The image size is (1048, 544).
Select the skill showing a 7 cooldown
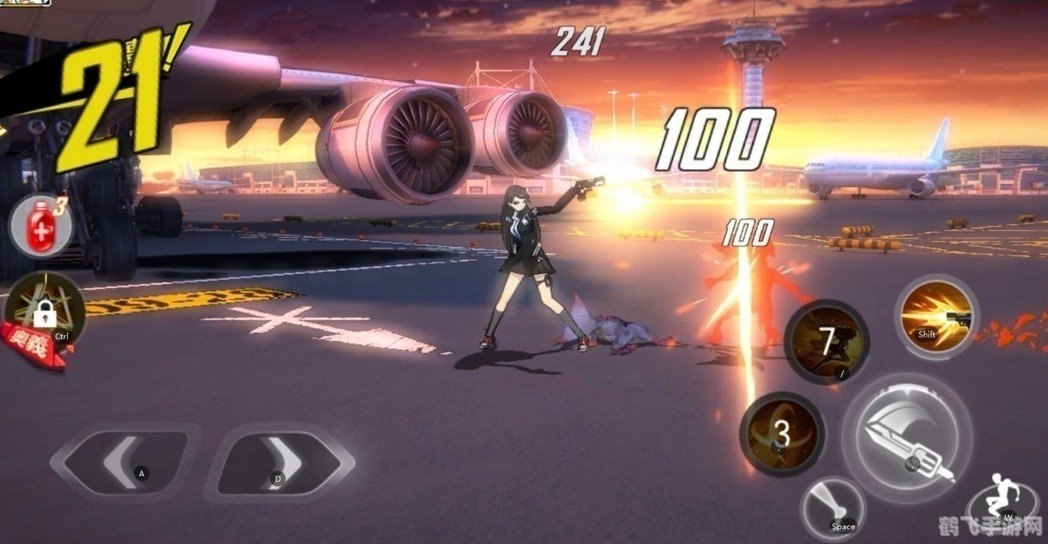click(x=825, y=341)
